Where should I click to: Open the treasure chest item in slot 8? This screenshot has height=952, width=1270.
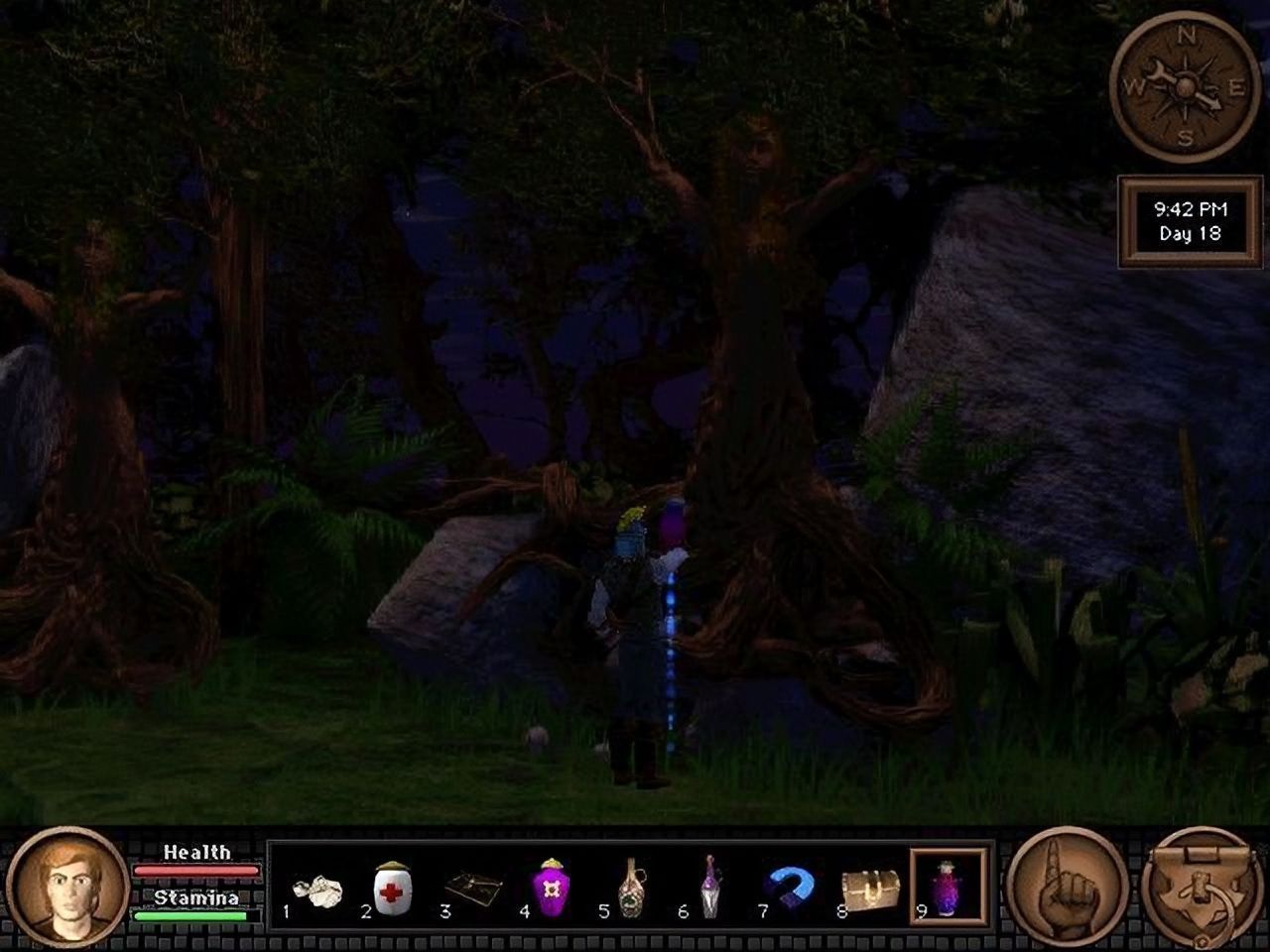tap(868, 888)
